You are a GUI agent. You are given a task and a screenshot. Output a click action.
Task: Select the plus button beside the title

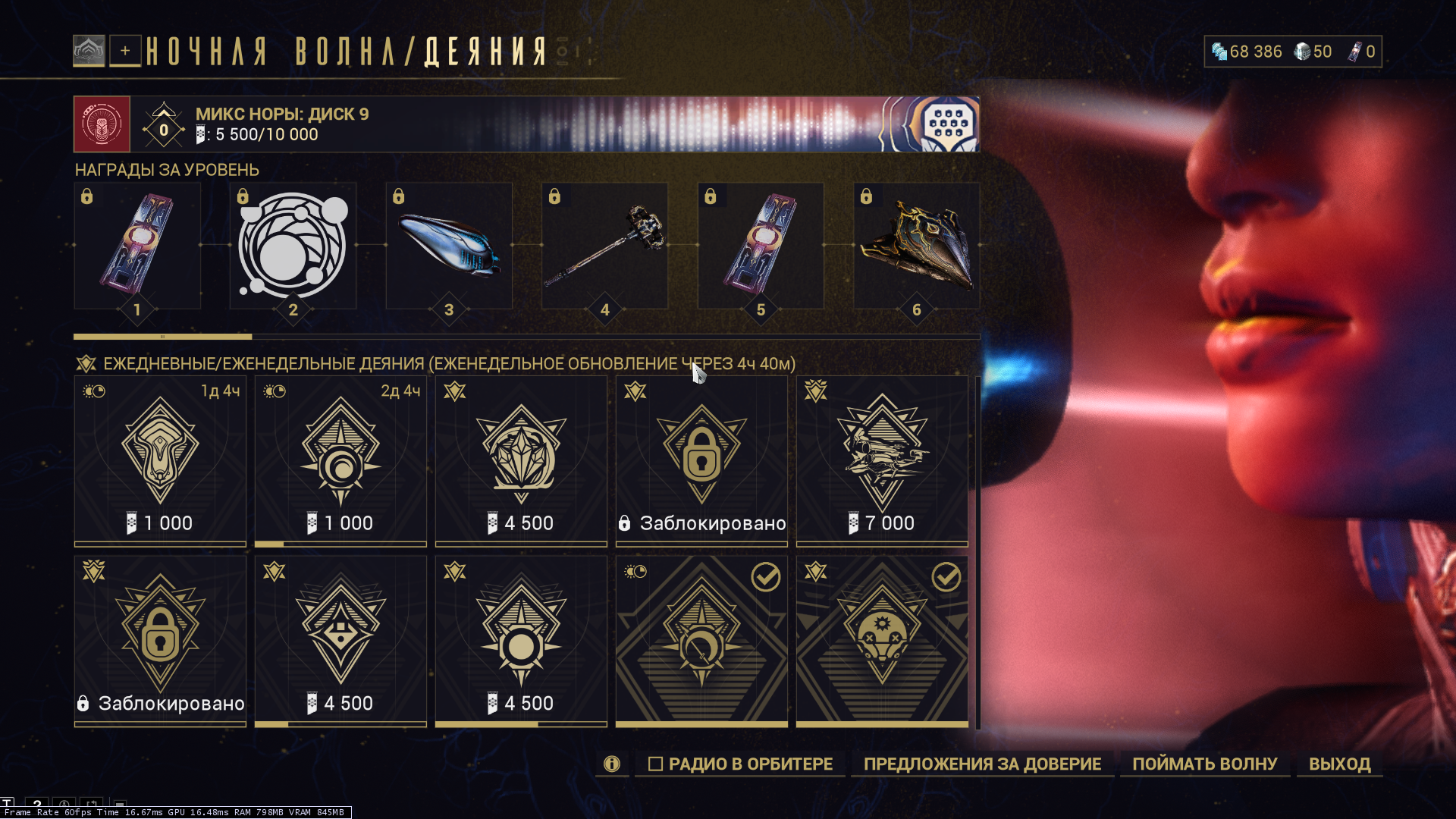(x=125, y=51)
